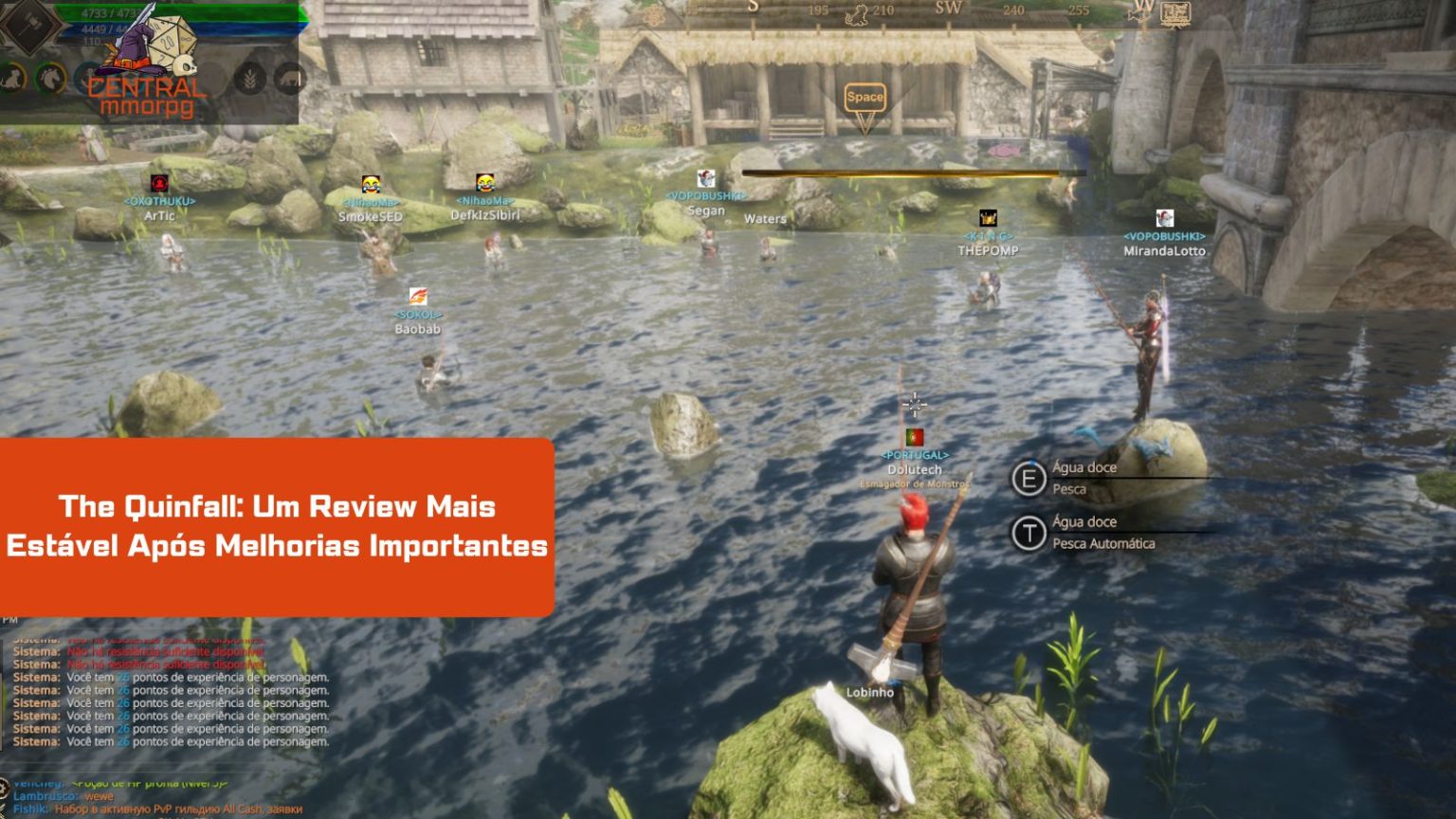Click the bear status icon
This screenshot has height=819, width=1456.
point(289,78)
